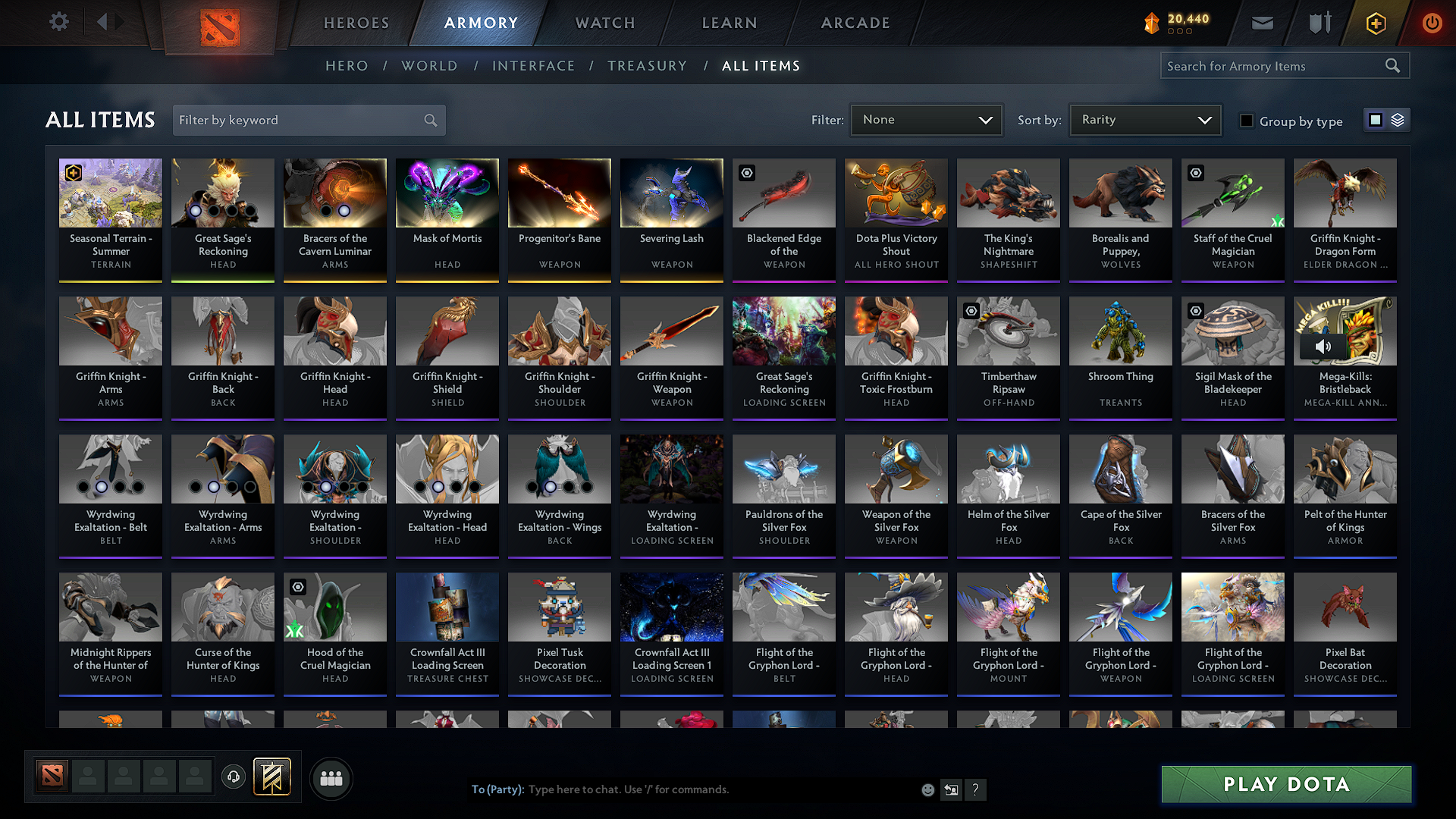Open the Filter dropdown set to None
The image size is (1456, 819).
(x=926, y=119)
